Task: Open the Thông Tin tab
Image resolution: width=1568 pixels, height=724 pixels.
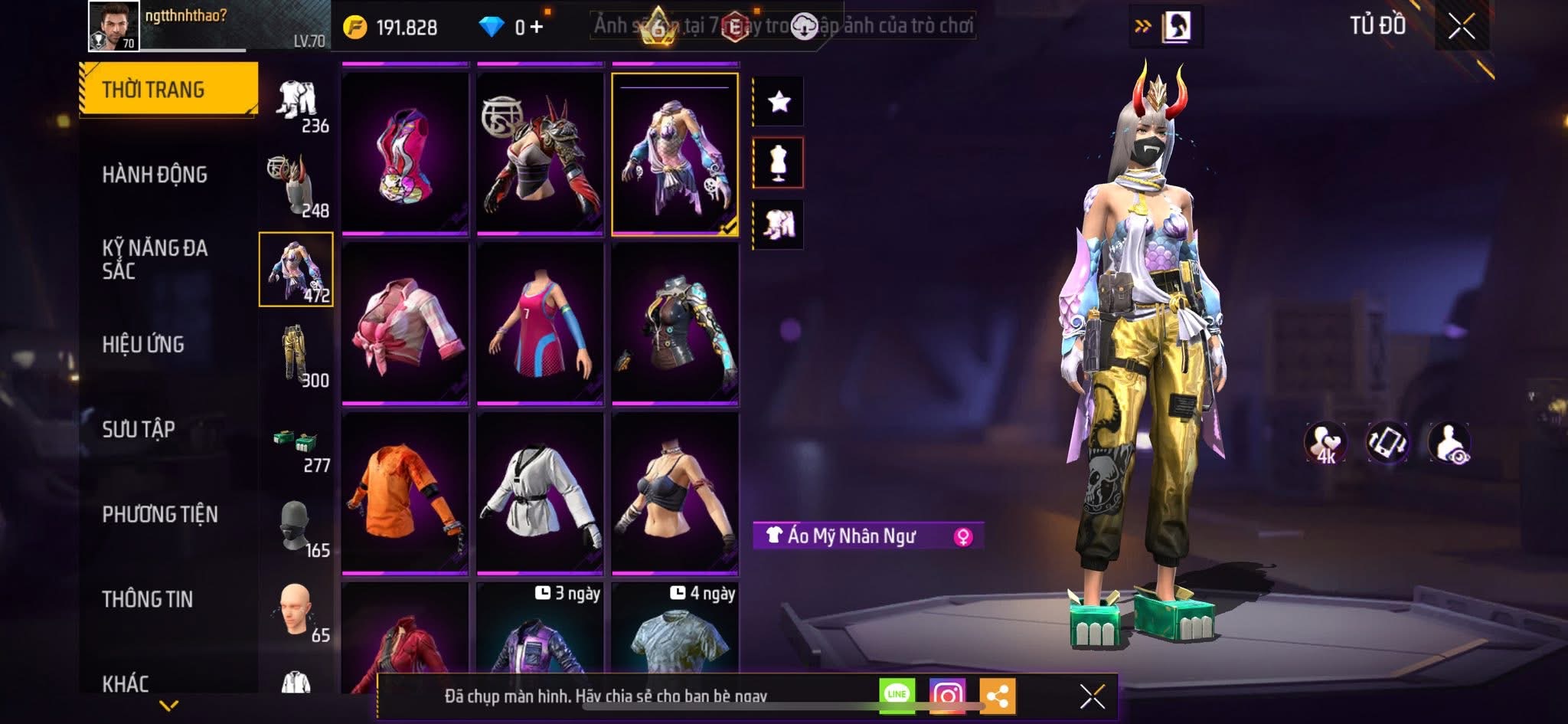Action: (x=148, y=599)
